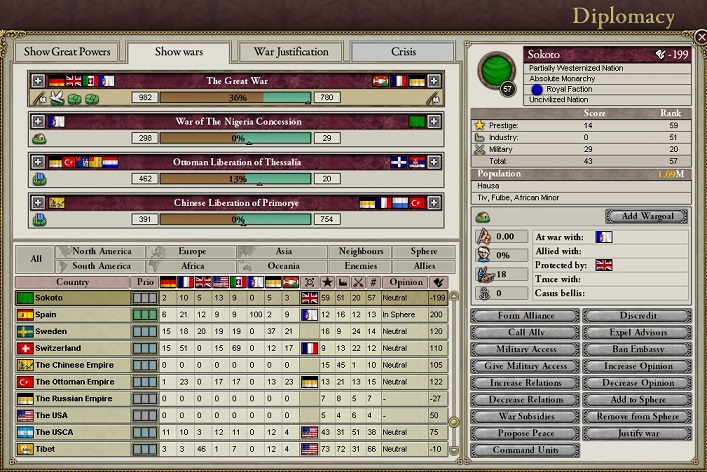Screen dimensions: 707x472
Task: Open the War Justification tab
Action: point(291,51)
